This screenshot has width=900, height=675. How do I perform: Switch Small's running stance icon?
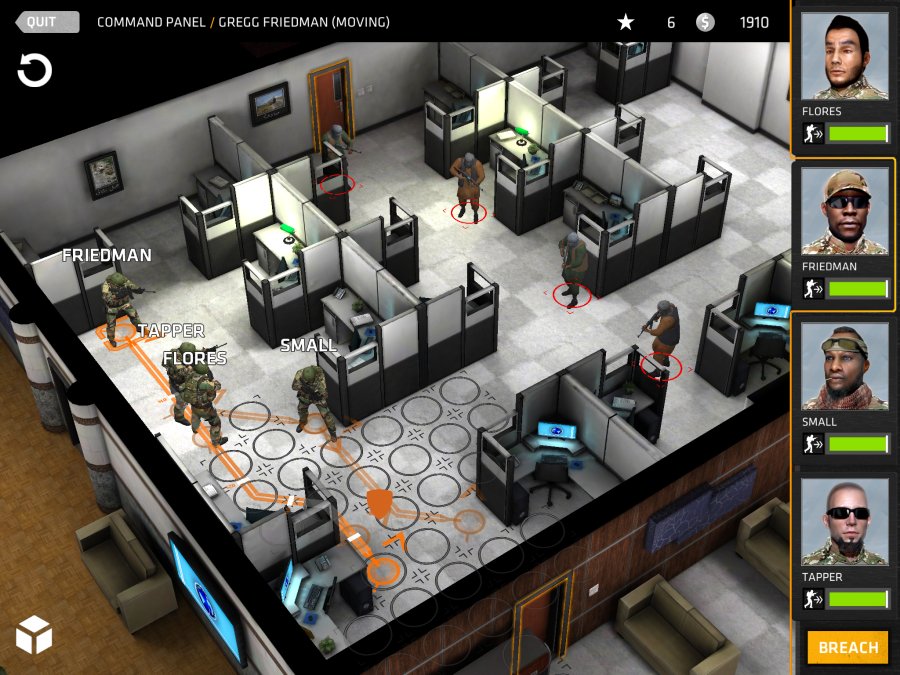coord(814,444)
